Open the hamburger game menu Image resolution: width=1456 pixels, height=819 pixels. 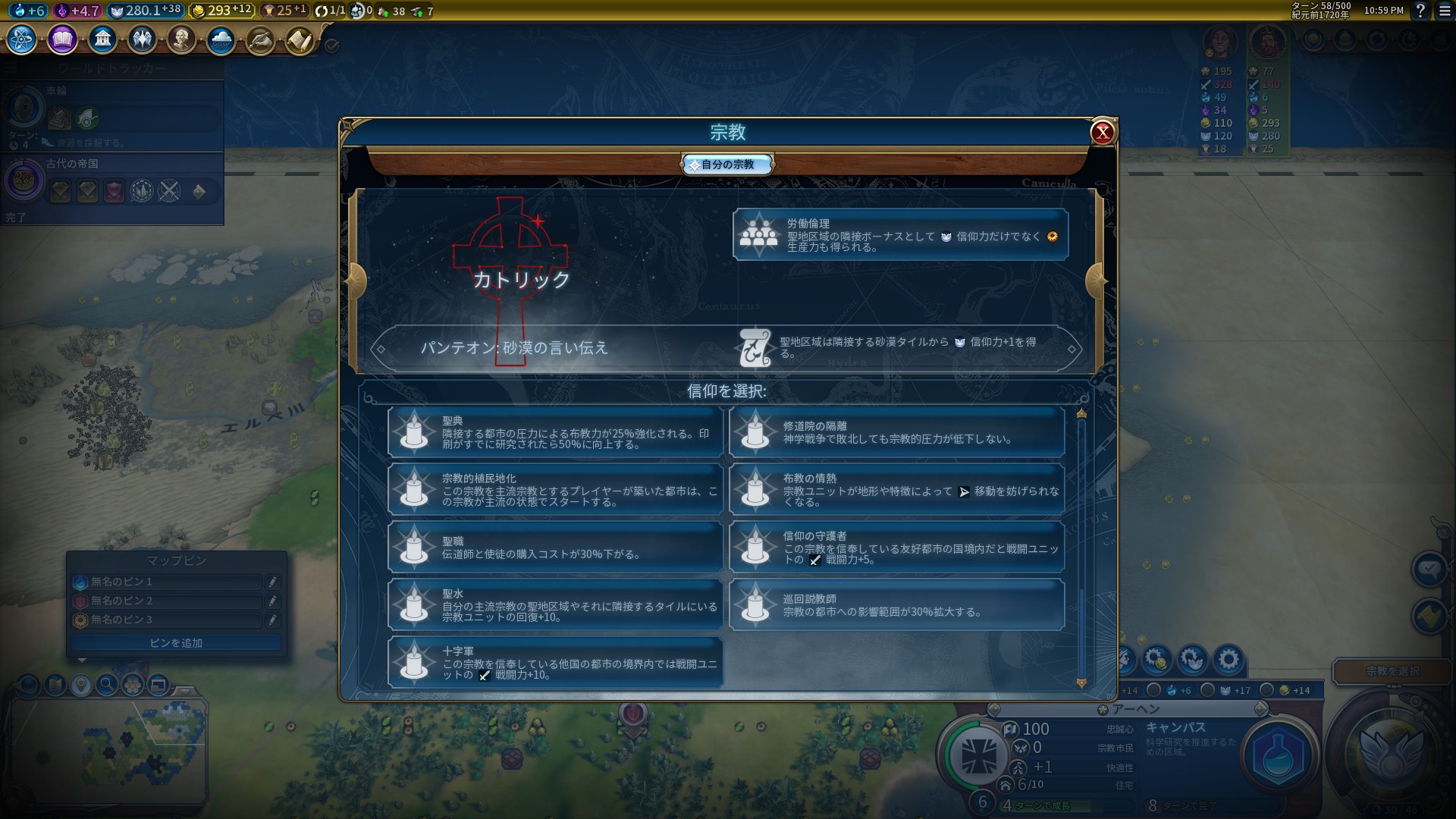1445,11
